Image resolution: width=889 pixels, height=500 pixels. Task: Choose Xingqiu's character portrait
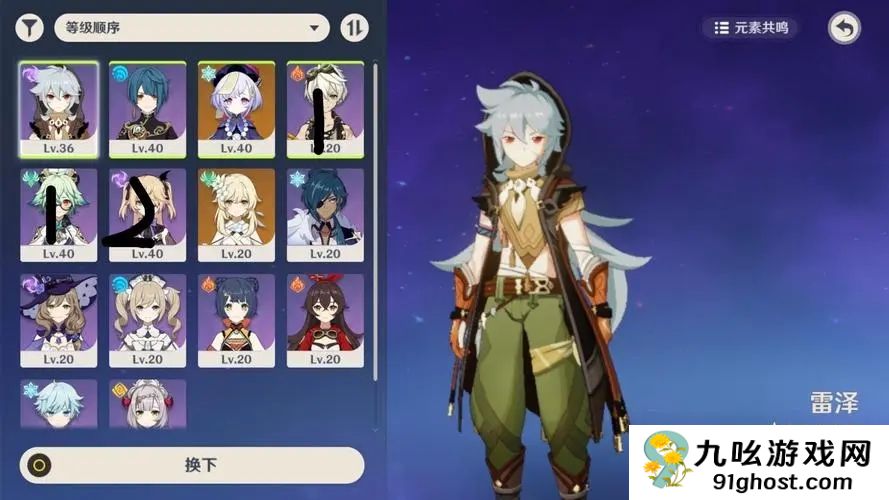[x=148, y=108]
